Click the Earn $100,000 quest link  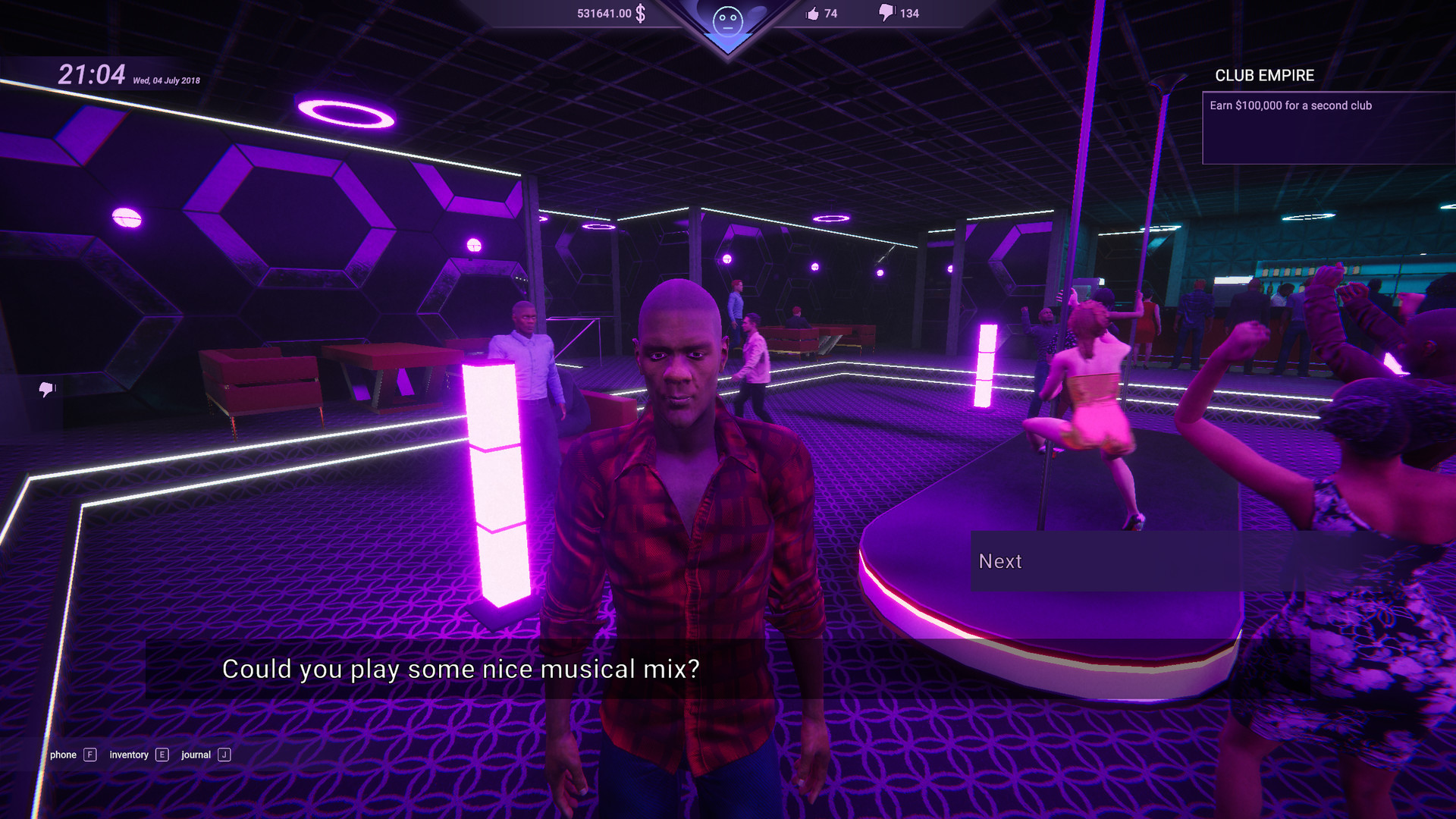[x=1289, y=105]
